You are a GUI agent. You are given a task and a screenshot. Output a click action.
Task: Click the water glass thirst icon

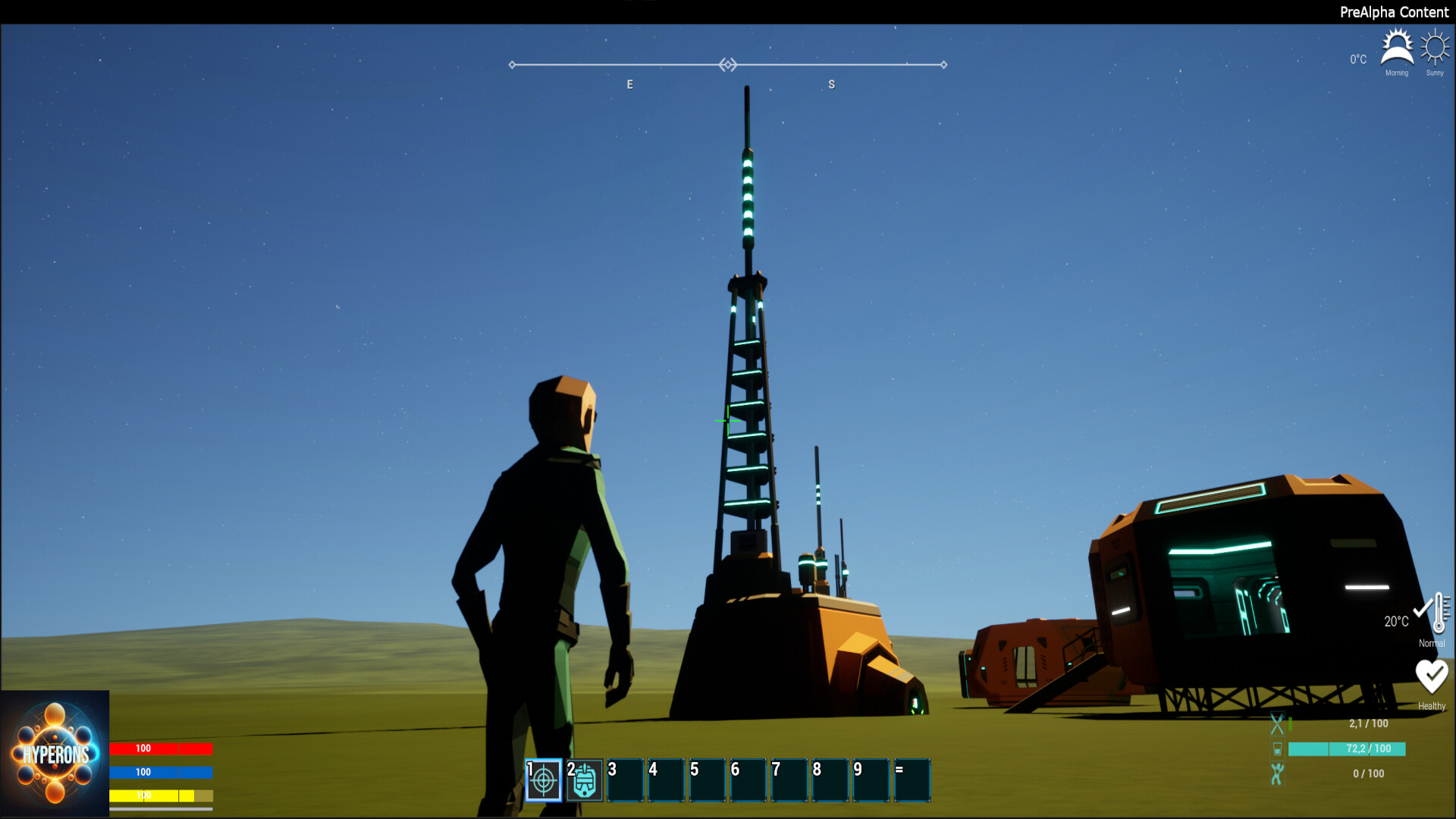click(x=1278, y=749)
